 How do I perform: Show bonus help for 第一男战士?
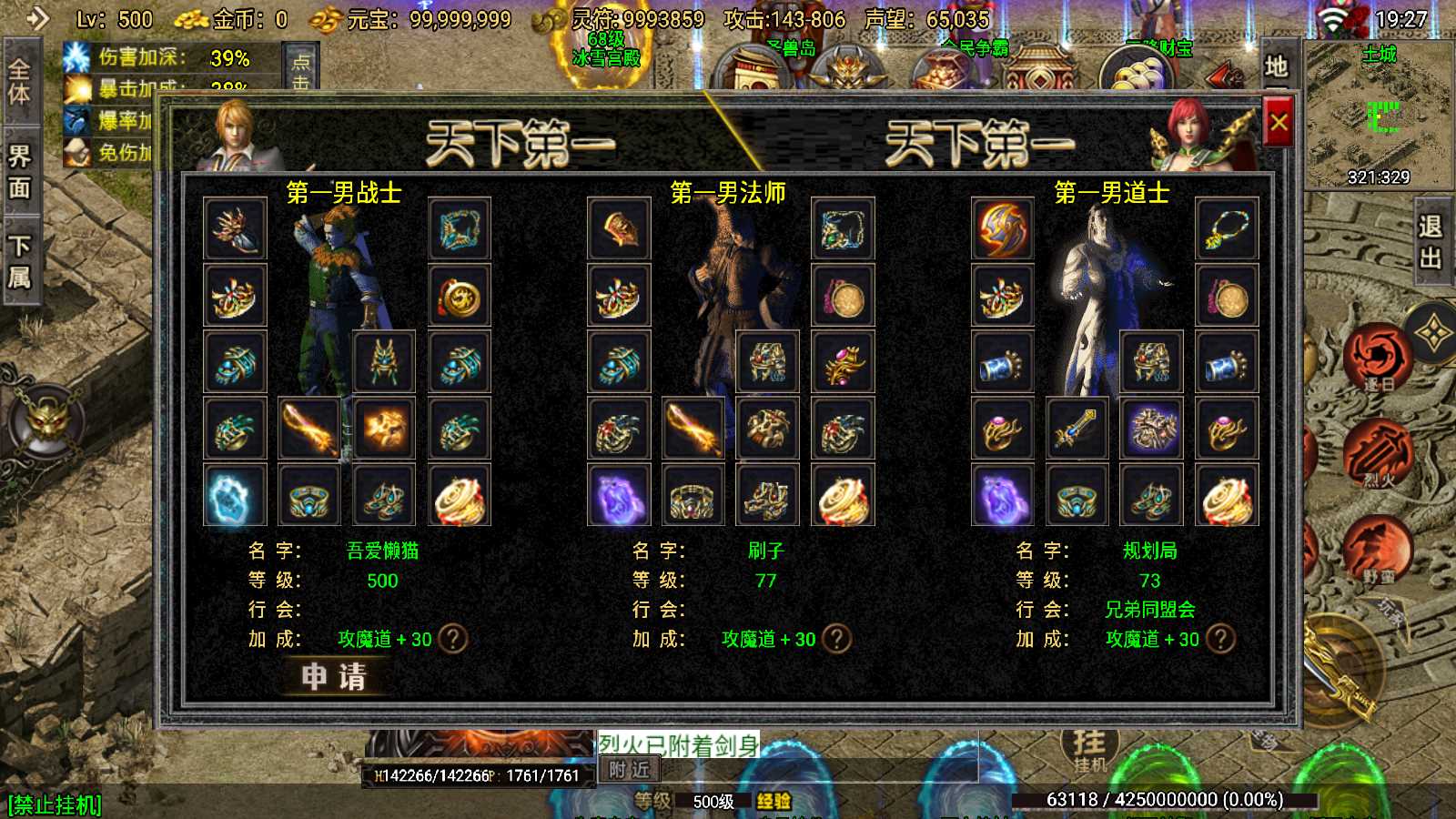pos(453,639)
